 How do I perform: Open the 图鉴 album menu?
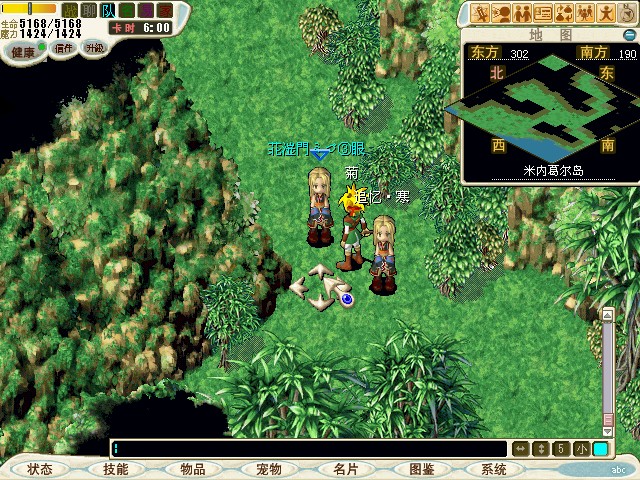tap(421, 469)
